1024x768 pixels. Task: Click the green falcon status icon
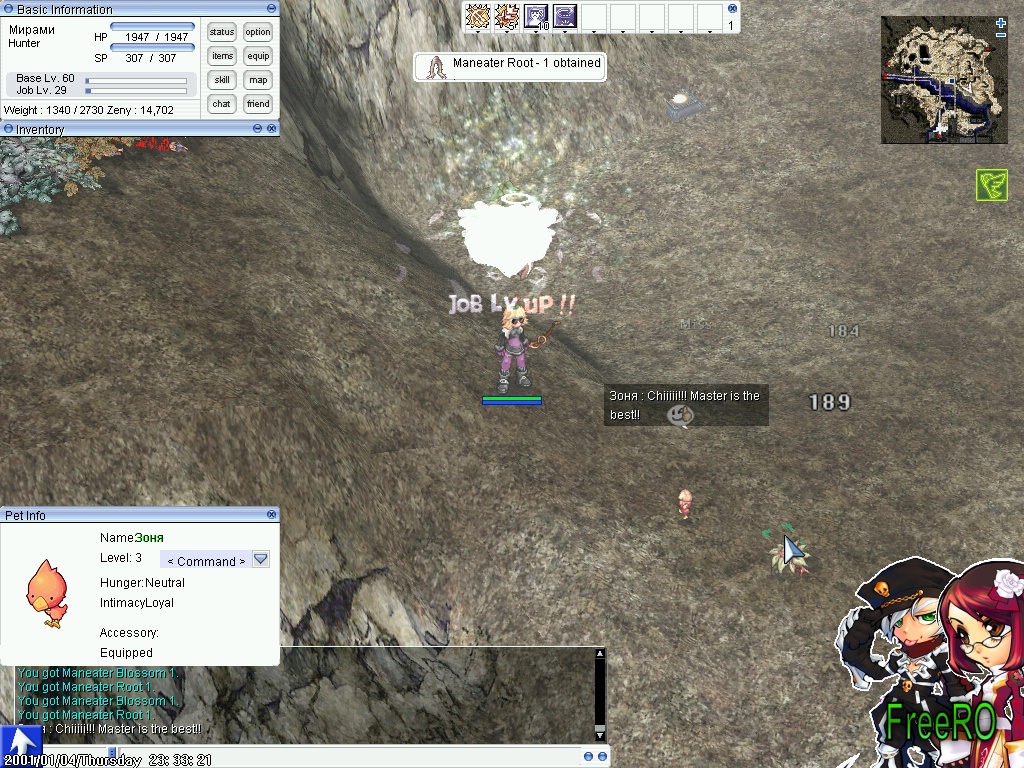pos(991,185)
